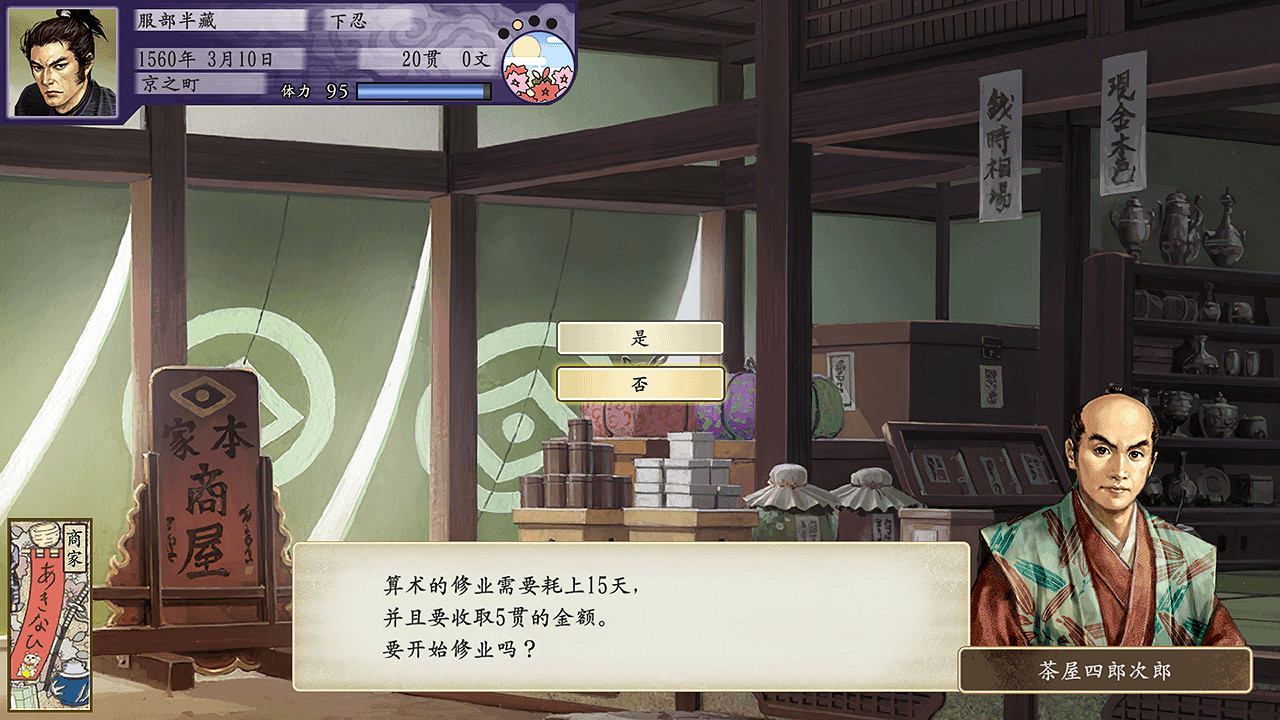The width and height of the screenshot is (1280, 720).
Task: Select the leftmost black time dot
Action: (x=503, y=33)
